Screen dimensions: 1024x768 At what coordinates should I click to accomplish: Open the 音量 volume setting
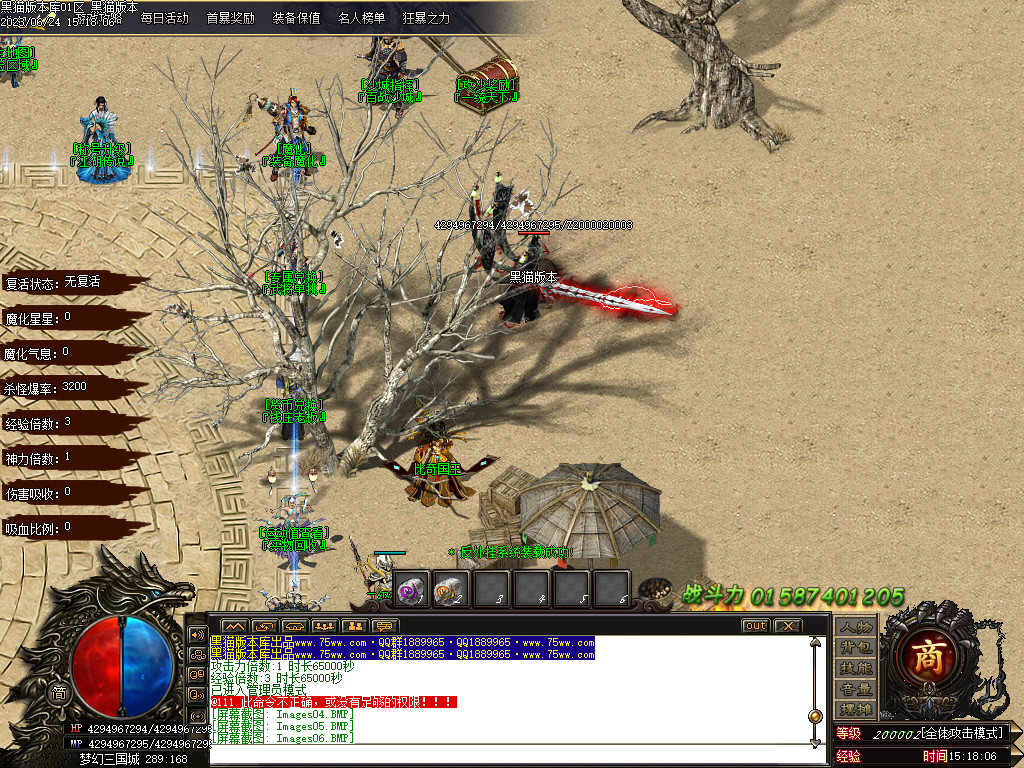(856, 689)
